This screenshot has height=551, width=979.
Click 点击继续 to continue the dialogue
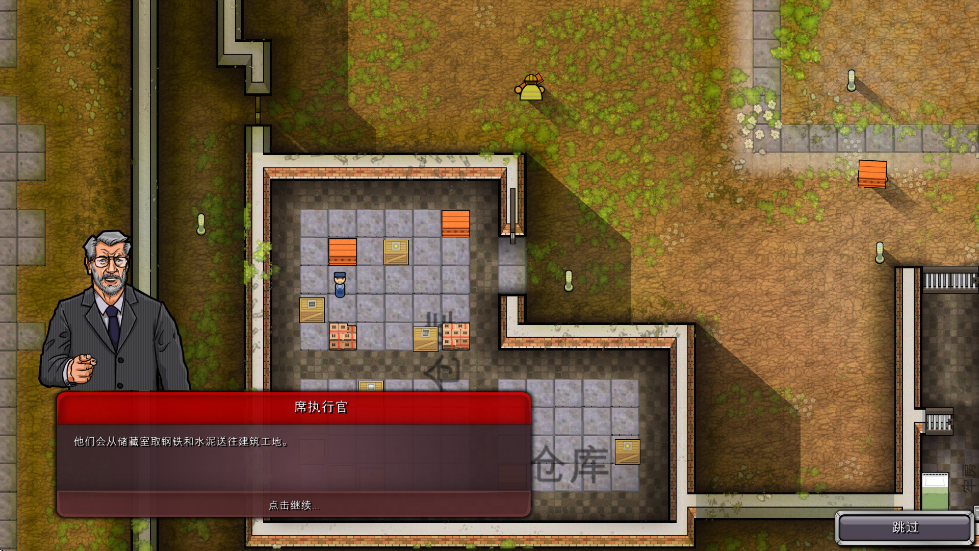point(293,504)
